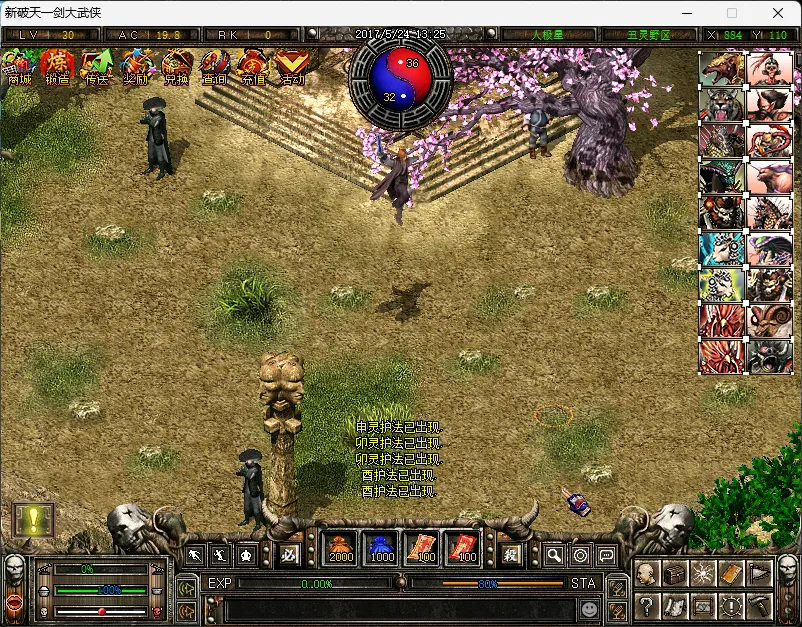Open the 商城 shop icon

(19, 67)
